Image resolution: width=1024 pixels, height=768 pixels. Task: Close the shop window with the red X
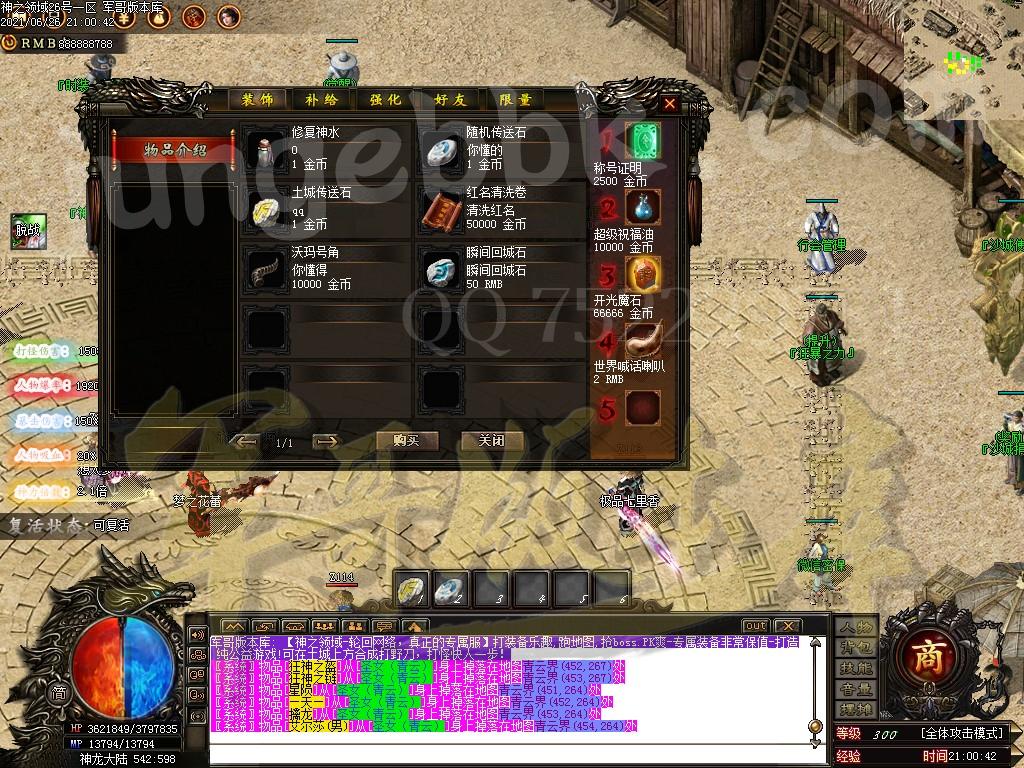[x=670, y=103]
